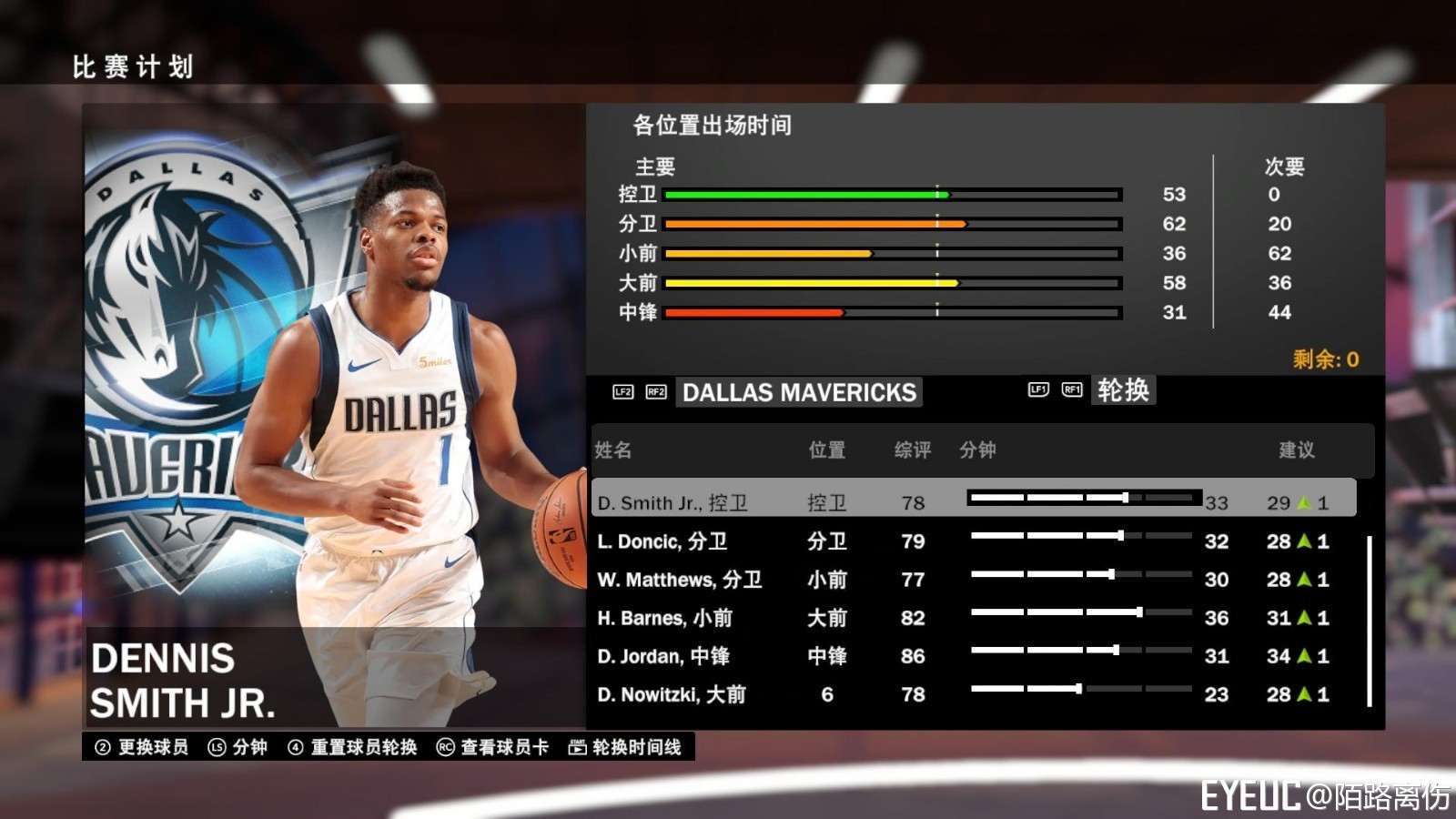Click 轮换时间线 to open rotation timeline
This screenshot has width=1456, height=819.
[x=639, y=746]
